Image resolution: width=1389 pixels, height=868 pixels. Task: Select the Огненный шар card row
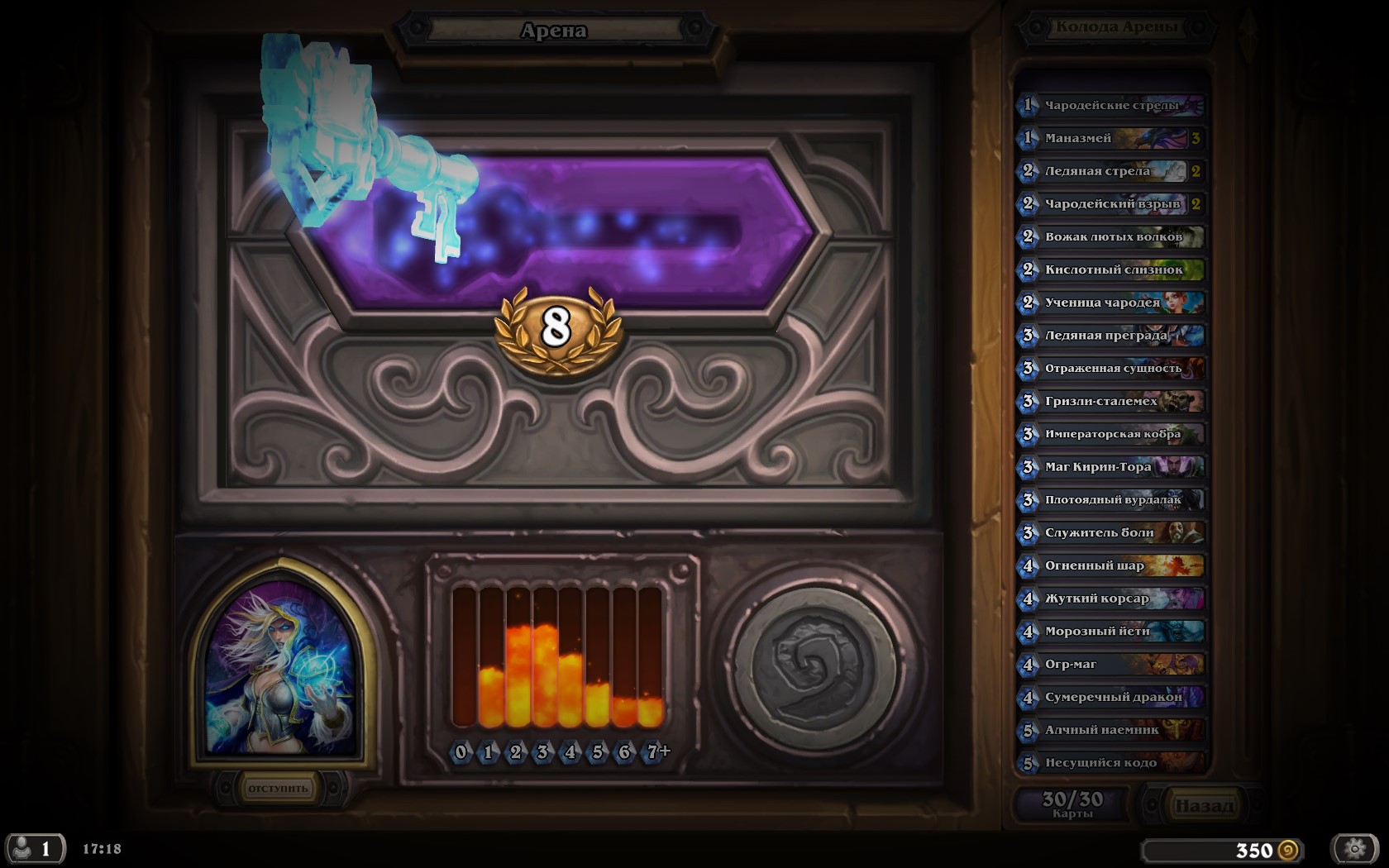pos(1110,565)
